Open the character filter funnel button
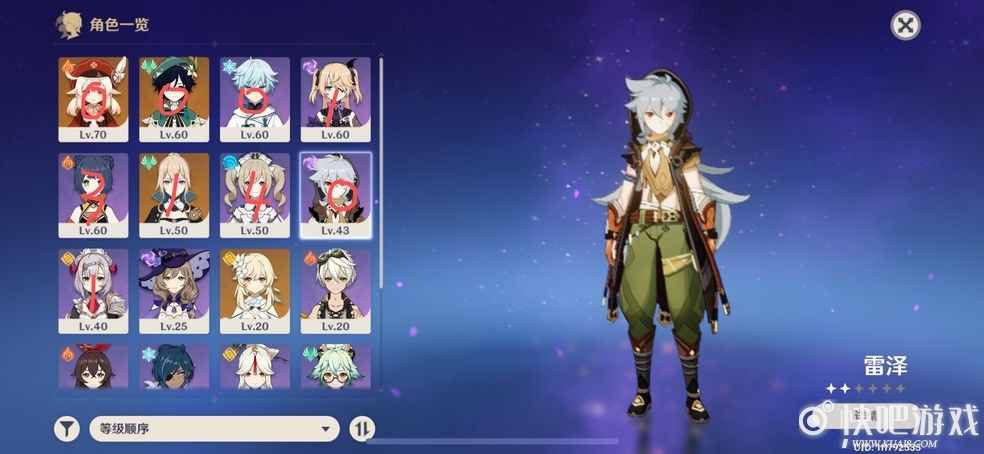This screenshot has height=454, width=984. (x=66, y=429)
